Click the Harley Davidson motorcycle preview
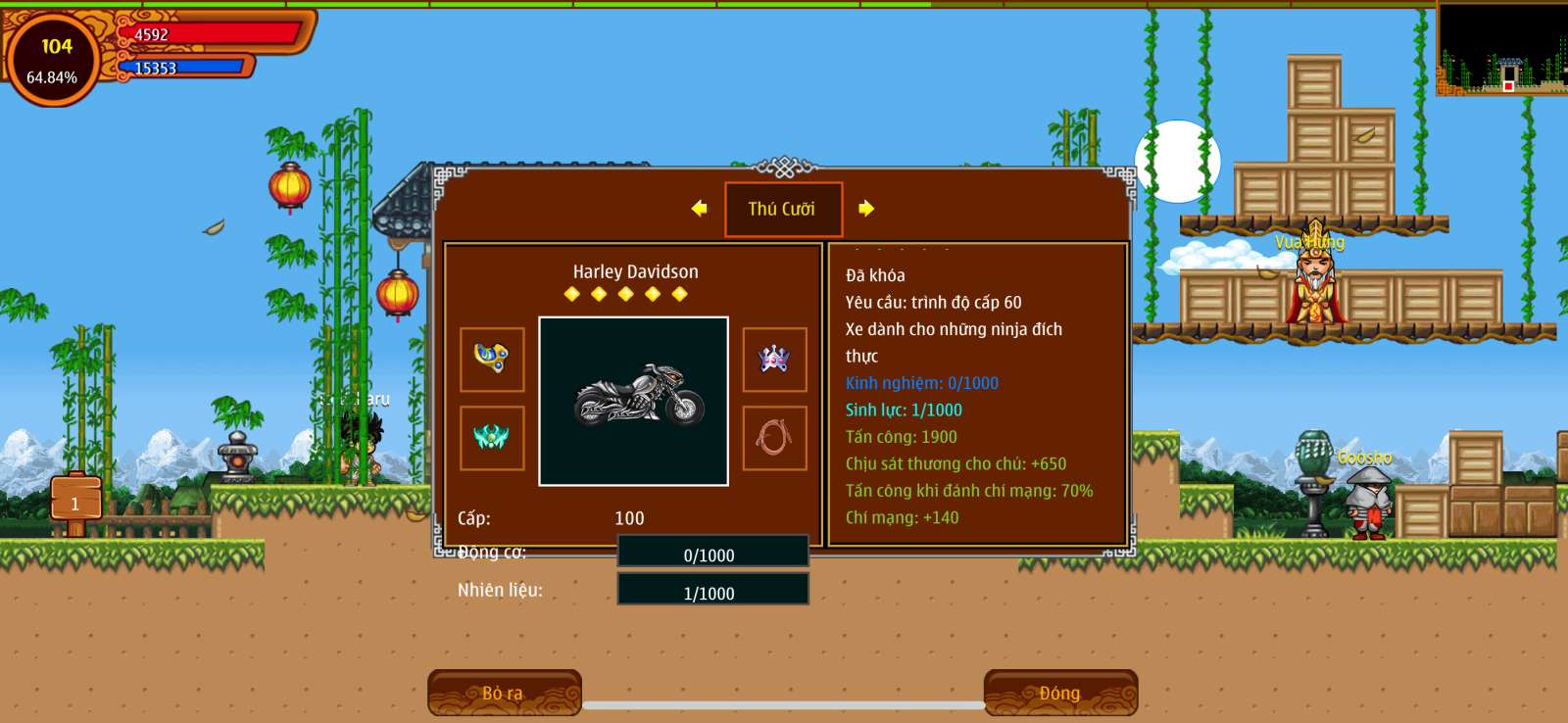 click(x=634, y=401)
